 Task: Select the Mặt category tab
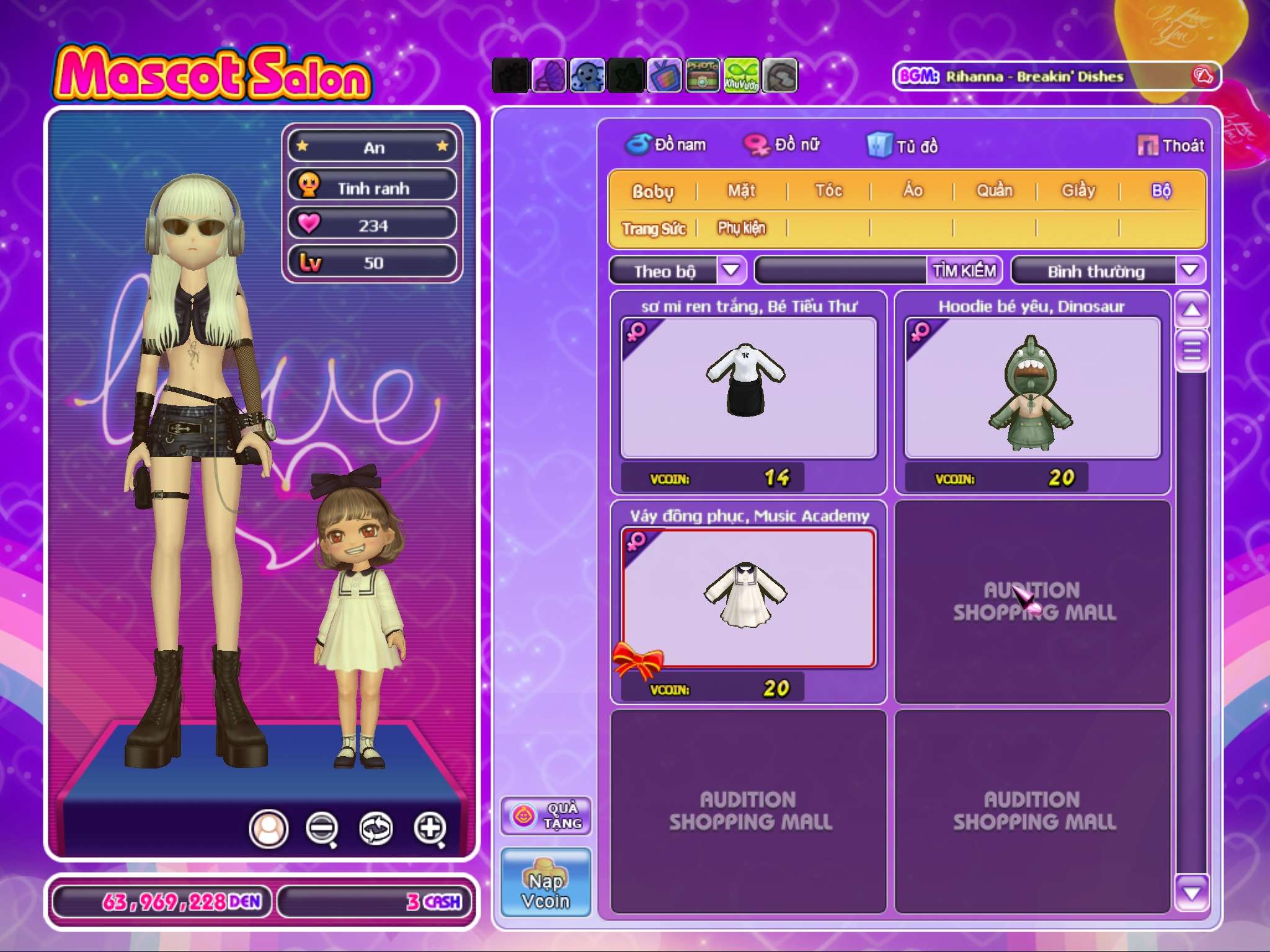tap(742, 191)
